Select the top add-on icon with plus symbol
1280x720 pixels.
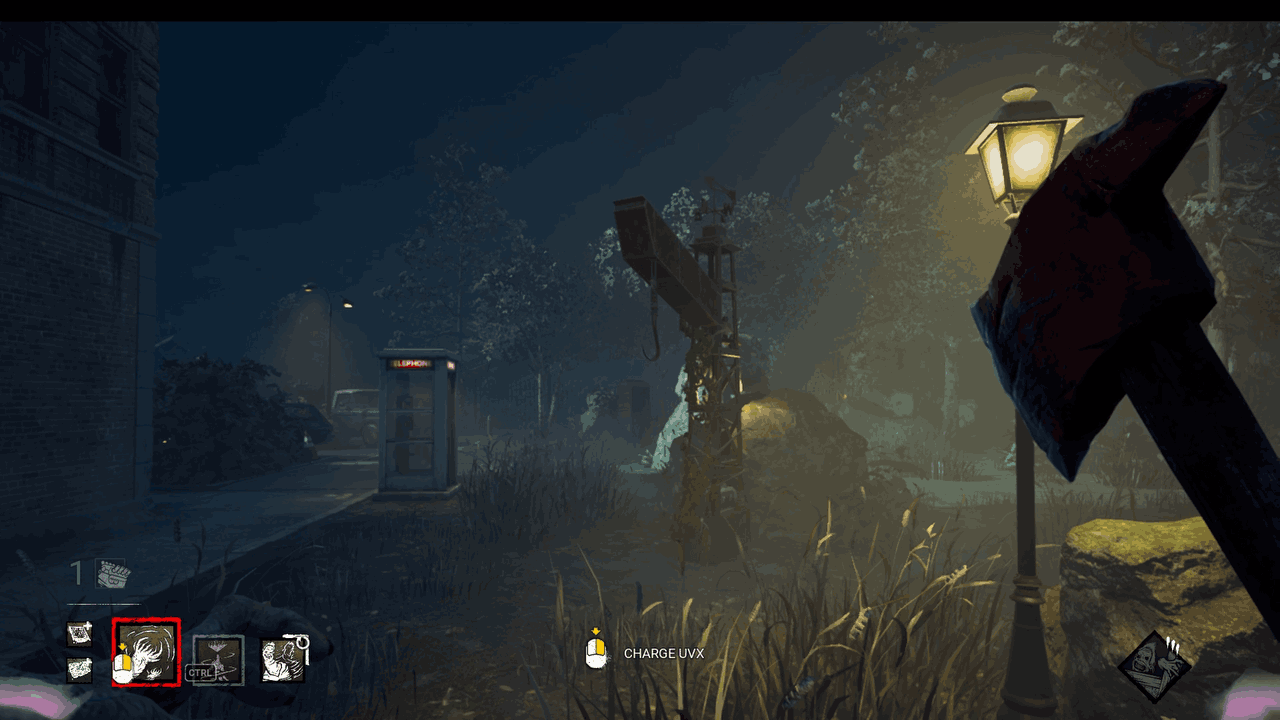pos(80,632)
